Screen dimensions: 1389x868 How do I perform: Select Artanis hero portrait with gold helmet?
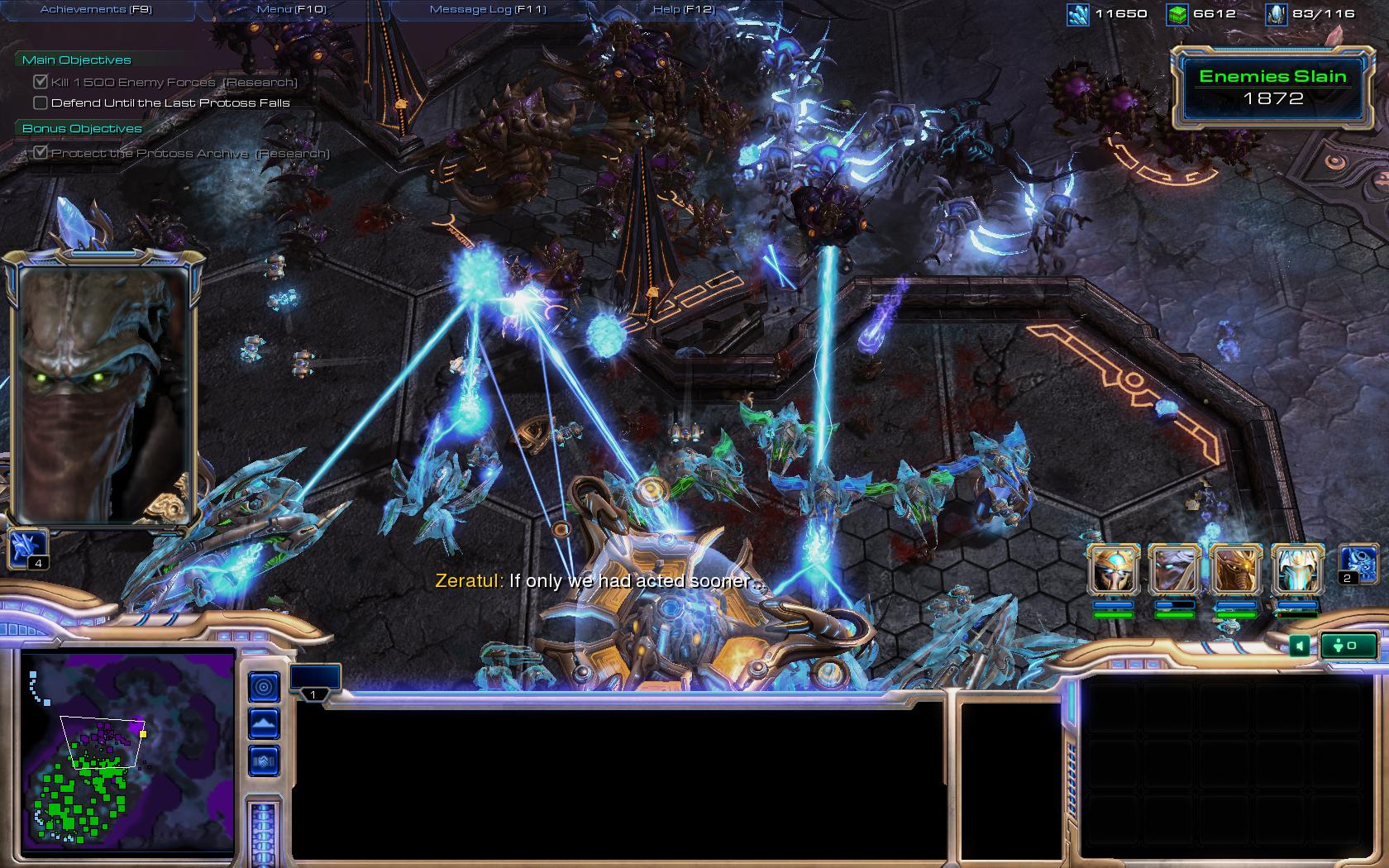pyautogui.click(x=1113, y=570)
